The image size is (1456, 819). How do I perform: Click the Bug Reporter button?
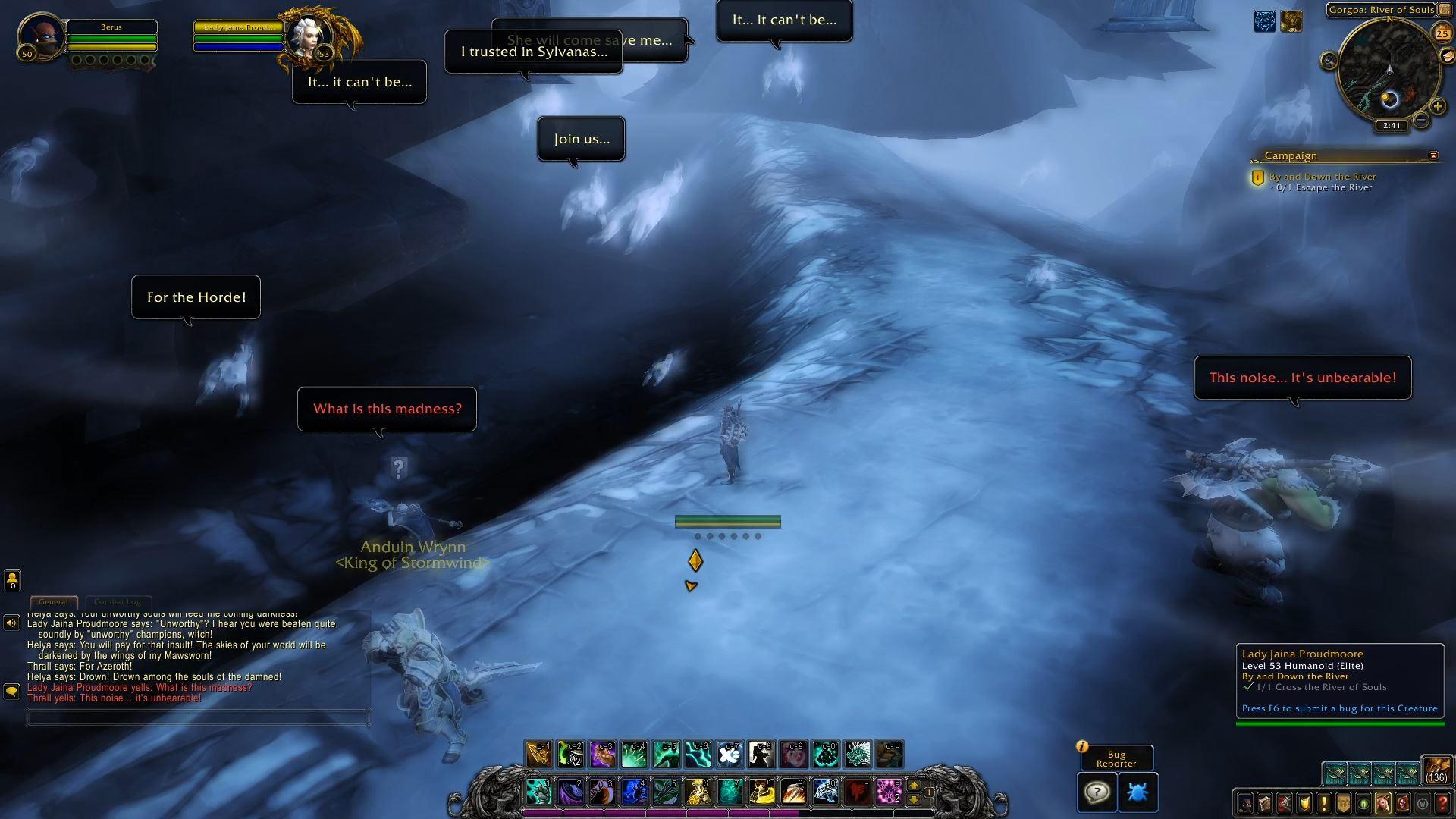tap(1116, 758)
